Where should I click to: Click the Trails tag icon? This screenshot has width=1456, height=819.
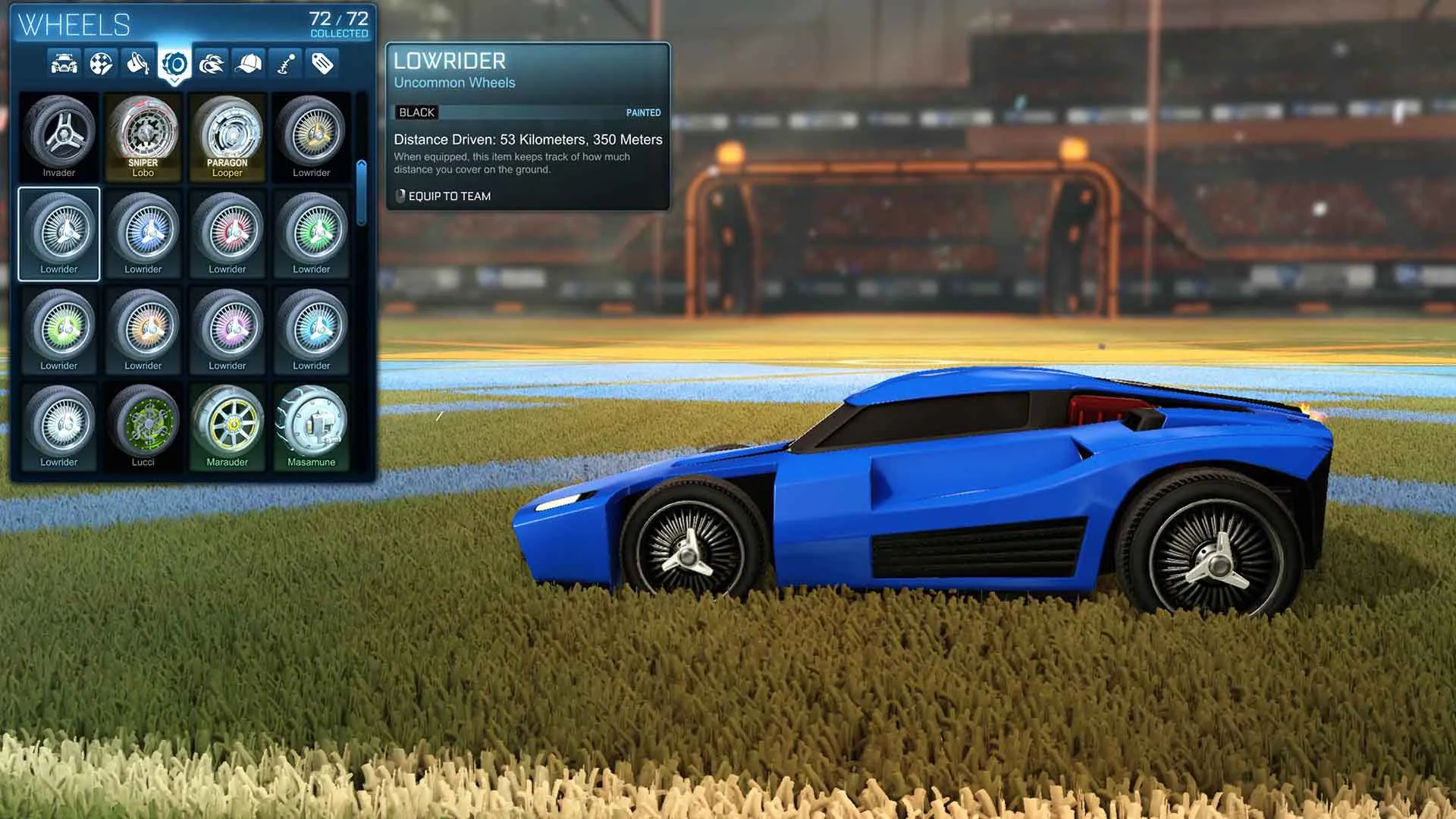(x=322, y=64)
